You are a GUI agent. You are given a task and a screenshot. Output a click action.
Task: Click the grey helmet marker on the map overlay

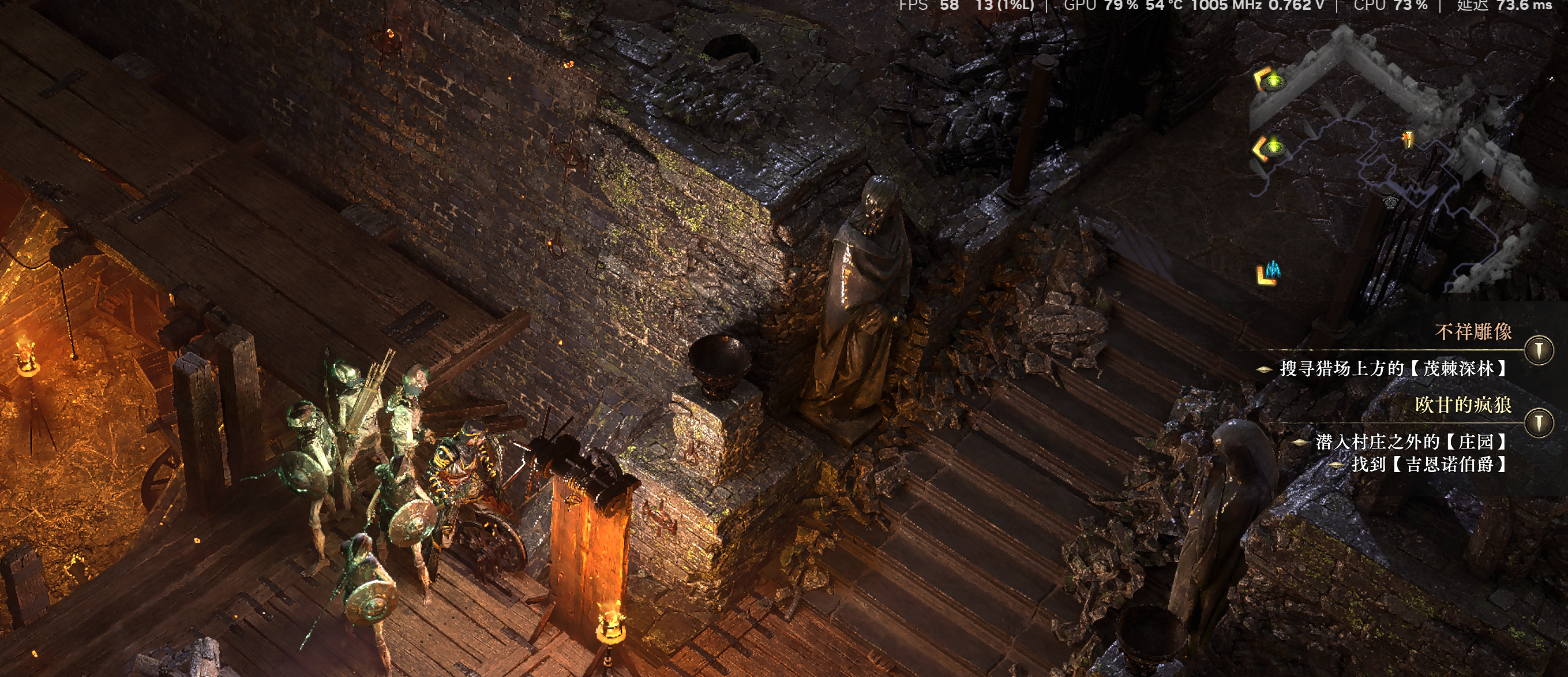pyautogui.click(x=1390, y=201)
